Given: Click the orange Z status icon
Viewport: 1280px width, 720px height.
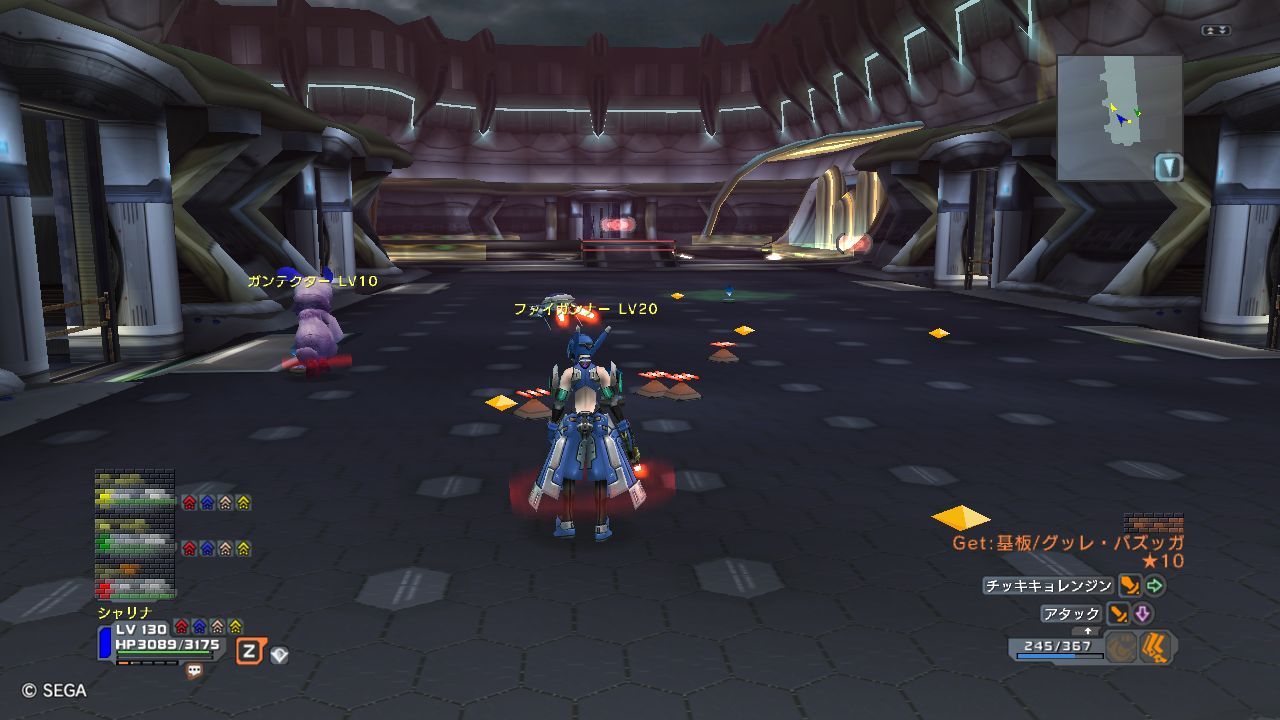Looking at the screenshot, I should pyautogui.click(x=250, y=652).
